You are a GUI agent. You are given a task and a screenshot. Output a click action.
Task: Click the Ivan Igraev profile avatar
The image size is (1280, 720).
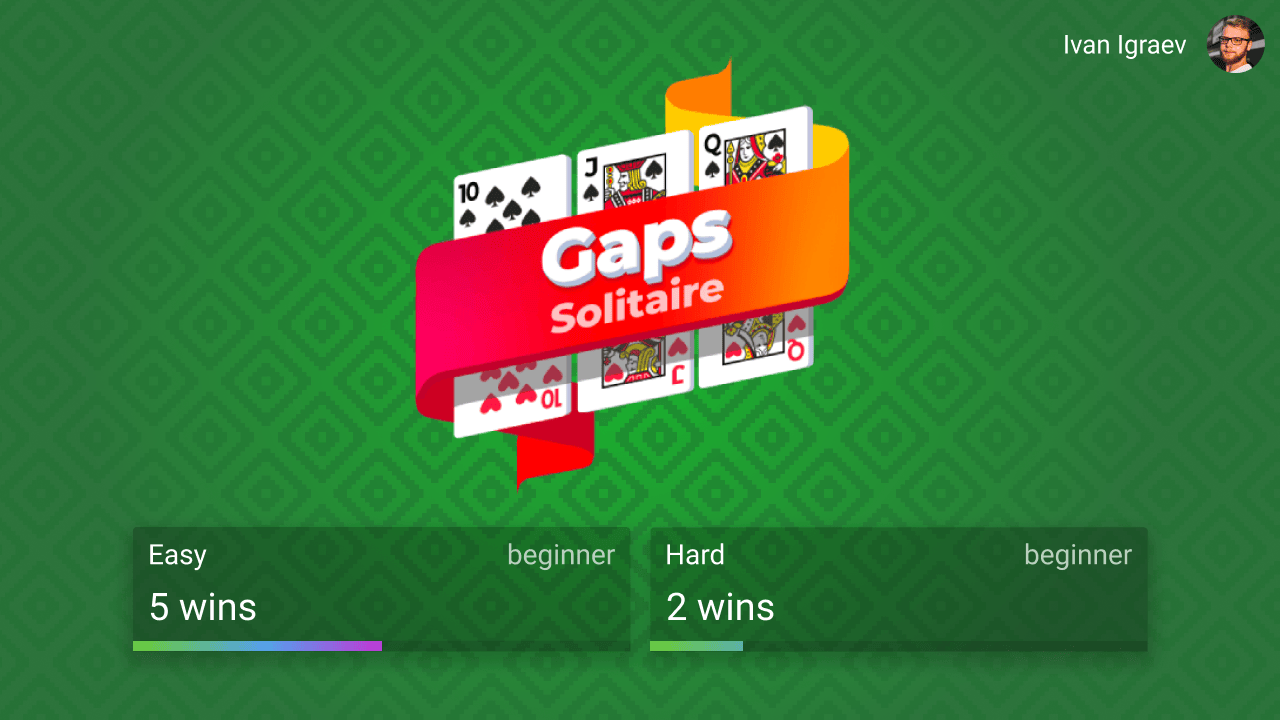pyautogui.click(x=1236, y=44)
